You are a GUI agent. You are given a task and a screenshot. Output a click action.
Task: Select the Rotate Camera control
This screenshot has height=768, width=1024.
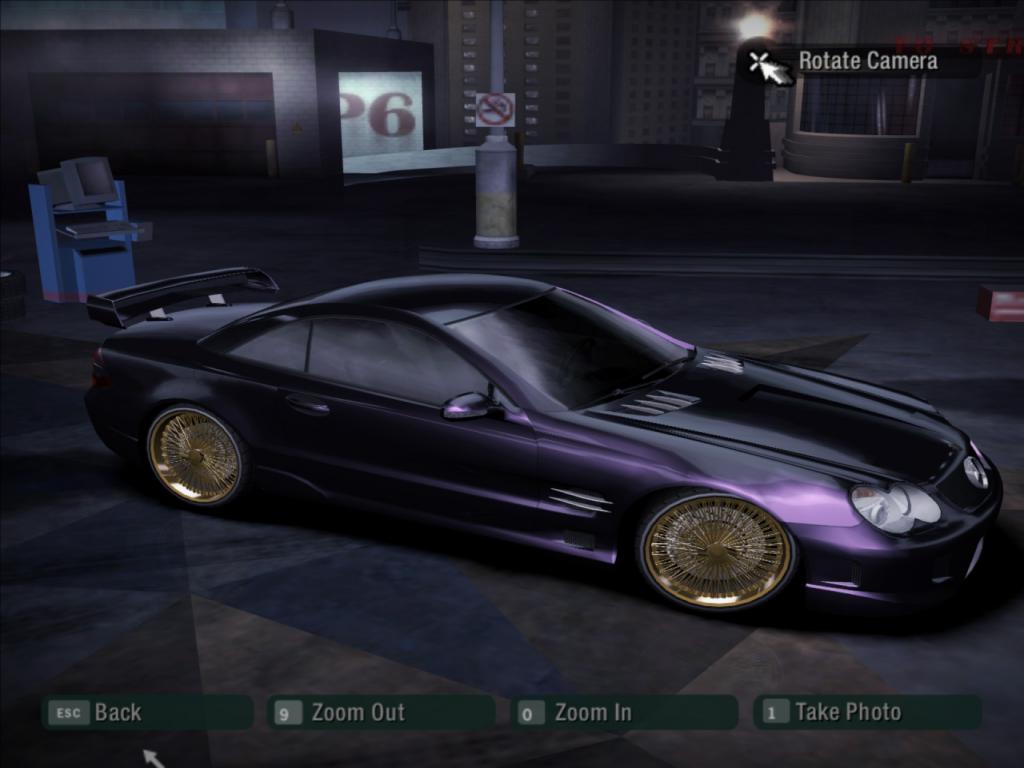coord(866,61)
